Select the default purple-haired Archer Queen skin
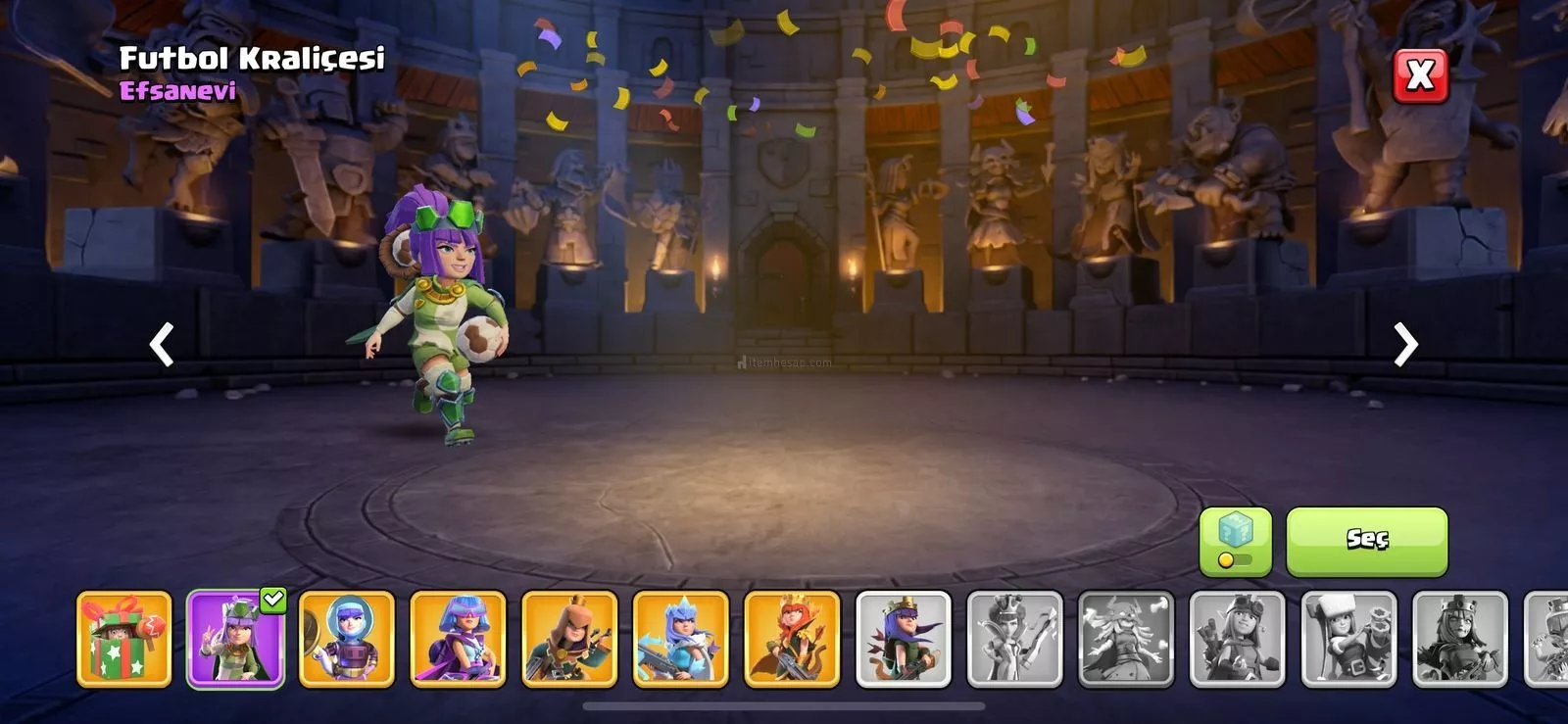This screenshot has height=724, width=1568. [x=904, y=639]
